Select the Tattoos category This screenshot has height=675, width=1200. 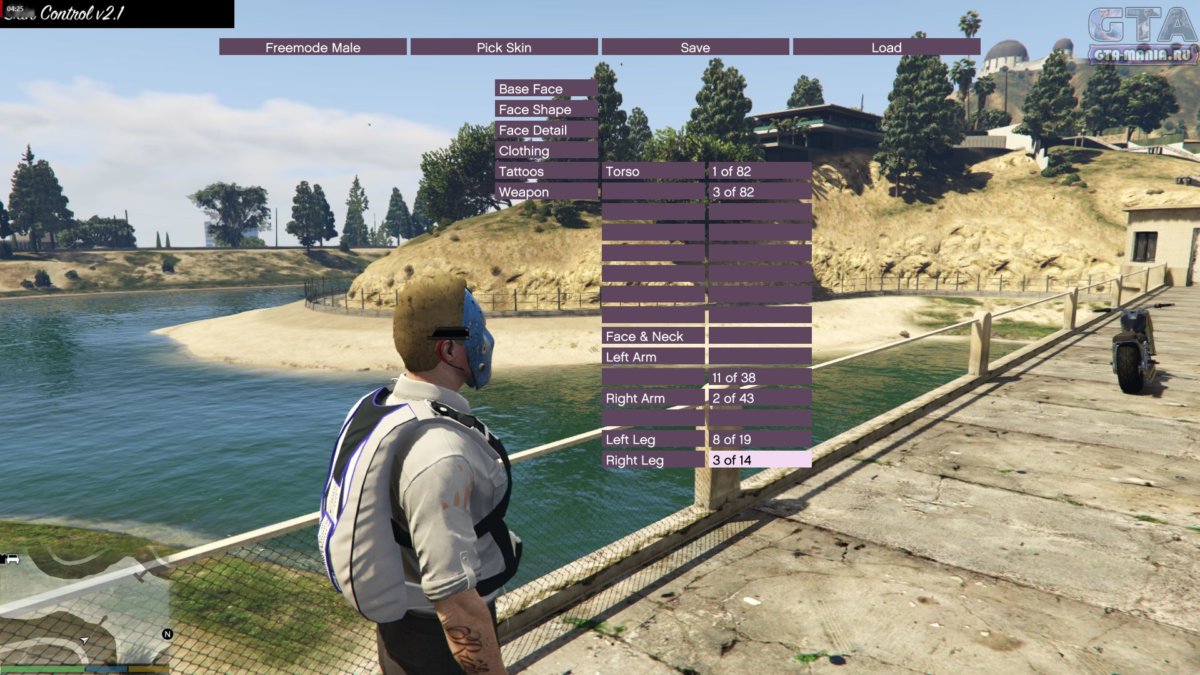pos(546,171)
